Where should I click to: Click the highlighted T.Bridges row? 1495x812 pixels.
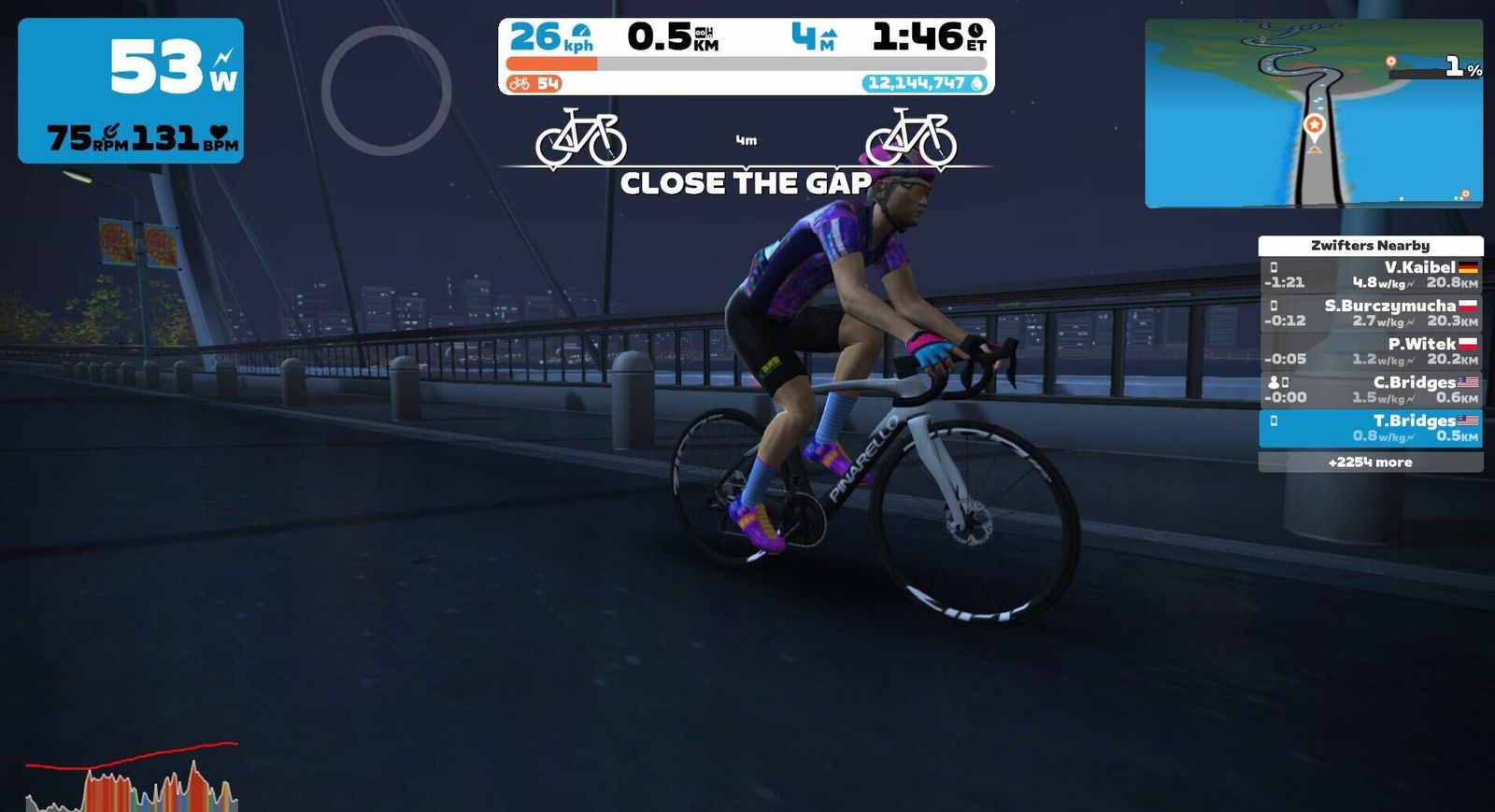coord(1370,428)
